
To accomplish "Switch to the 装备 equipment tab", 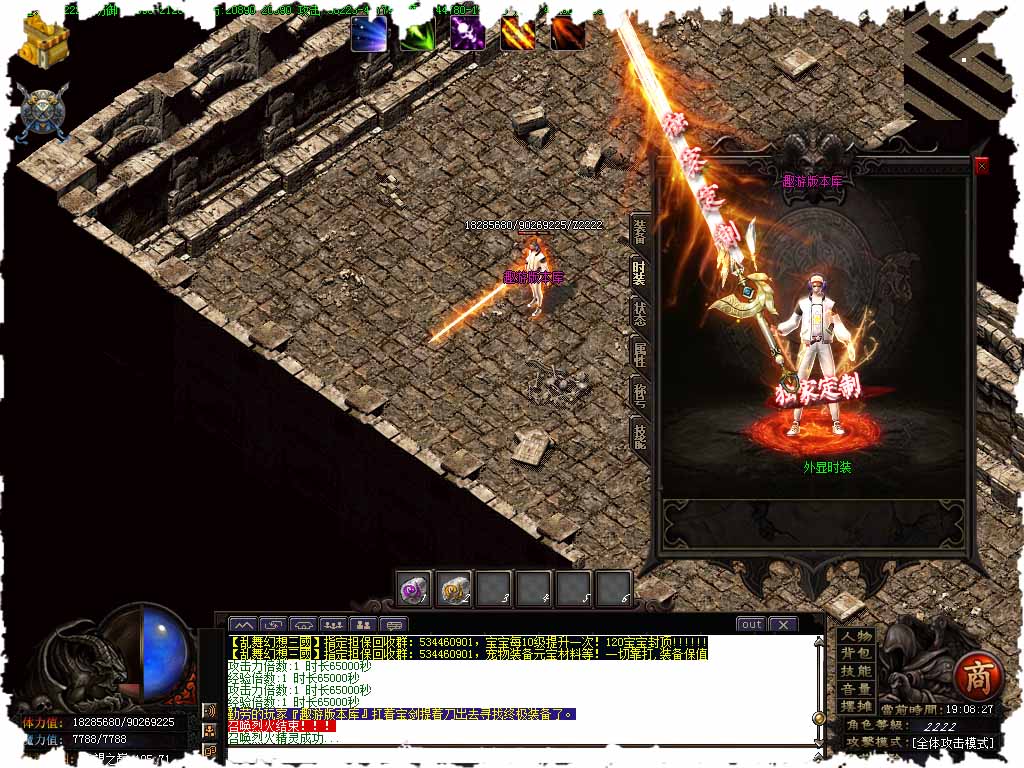I will (x=639, y=232).
